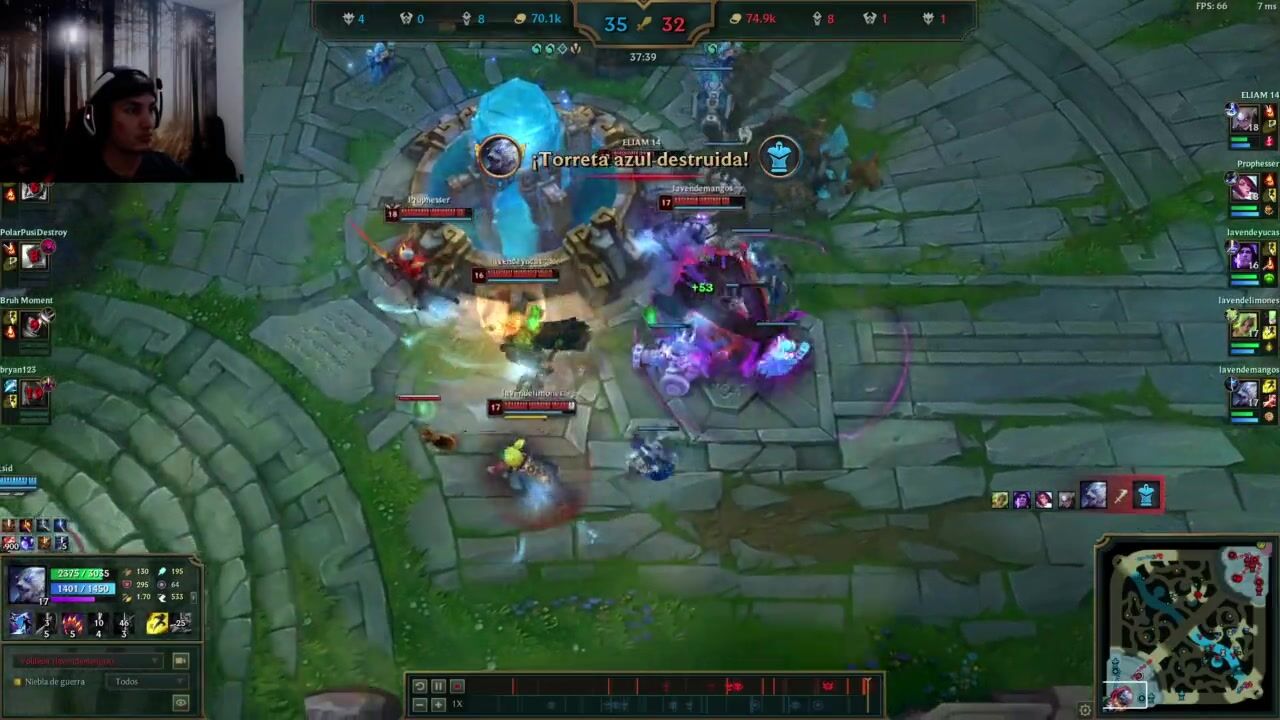Click the Volibear portrait in stats panel
Viewport: 1280px width, 720px height.
click(x=27, y=584)
